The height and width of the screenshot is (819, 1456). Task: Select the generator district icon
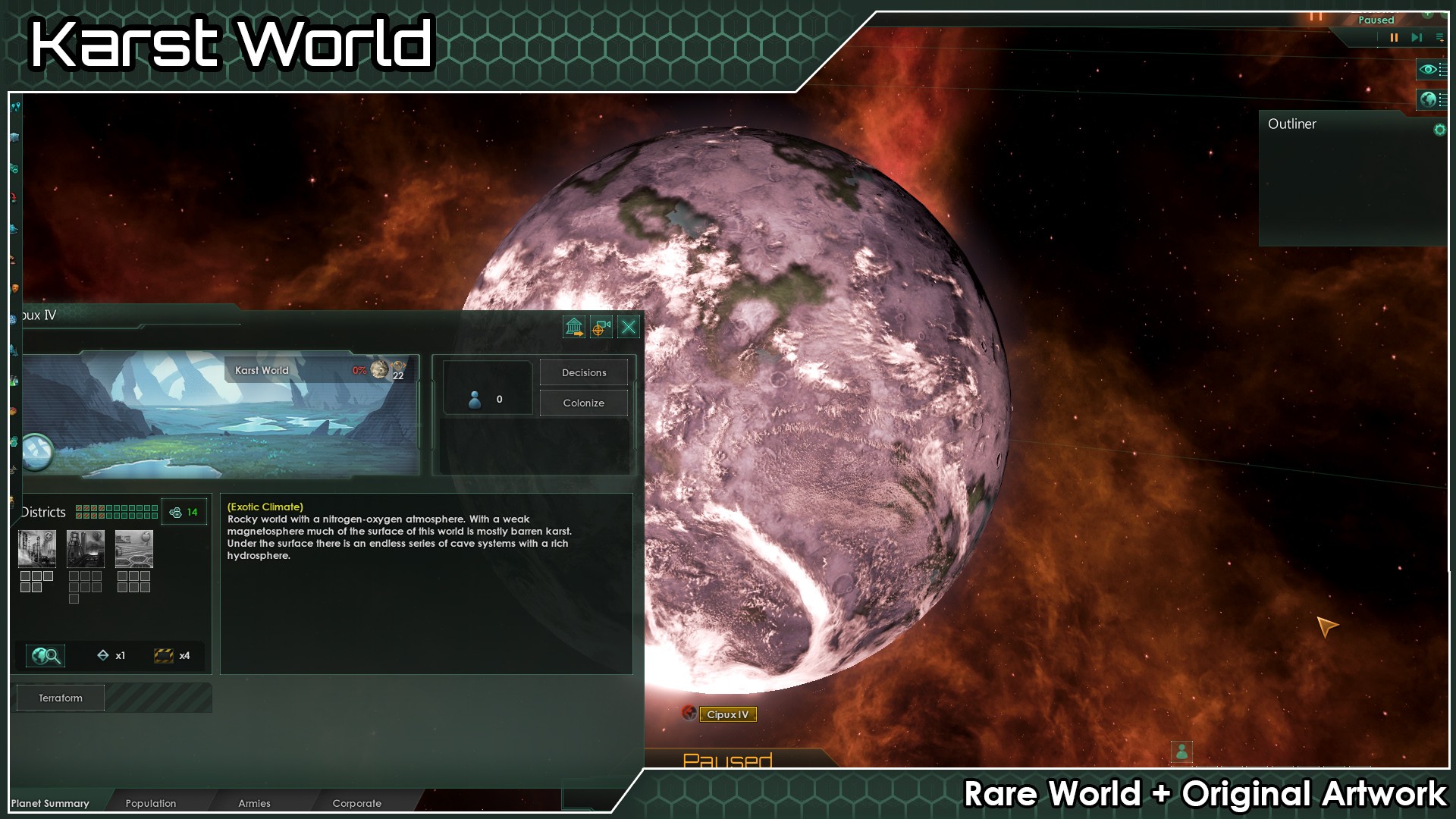pyautogui.click(x=37, y=549)
